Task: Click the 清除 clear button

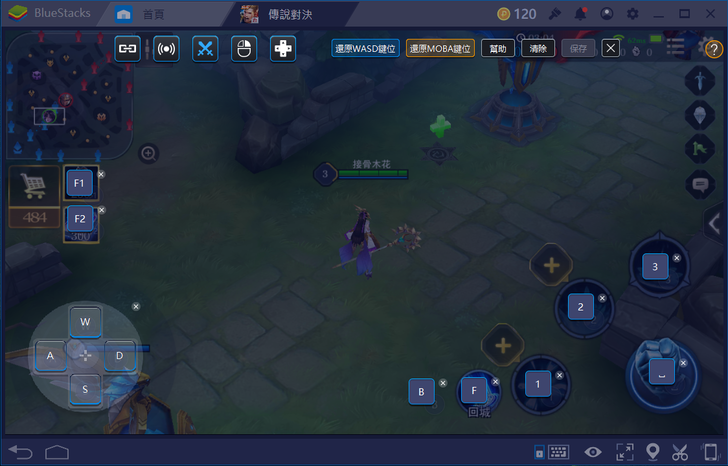Action: coord(537,48)
